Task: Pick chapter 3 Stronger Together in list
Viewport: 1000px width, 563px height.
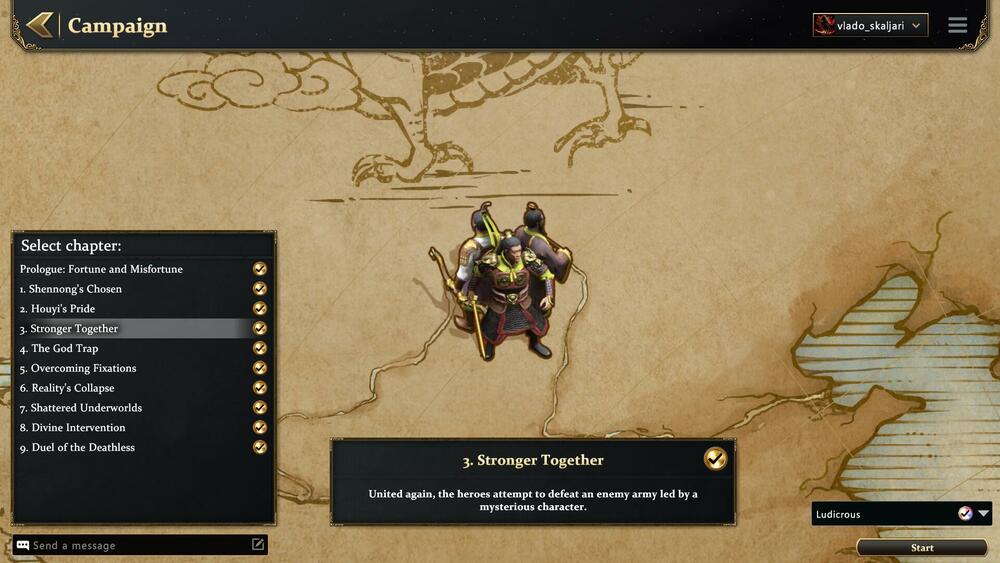Action: 74,329
